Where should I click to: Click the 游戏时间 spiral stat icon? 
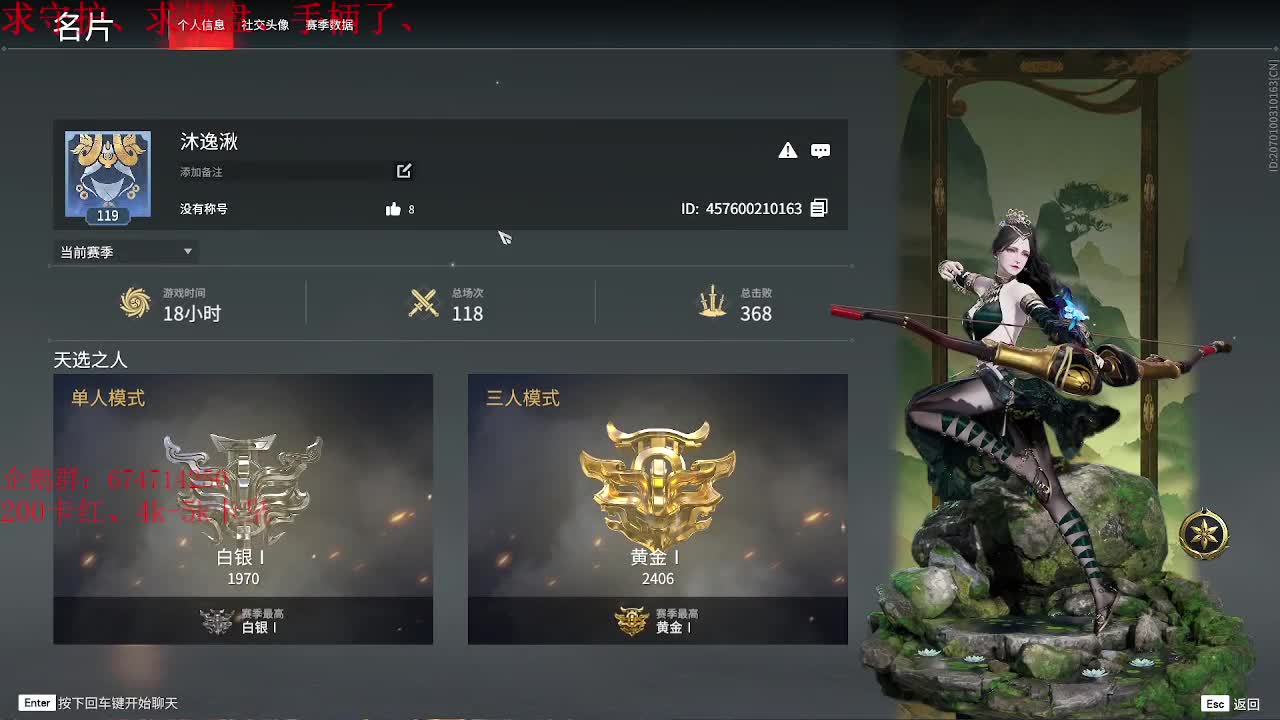click(136, 304)
